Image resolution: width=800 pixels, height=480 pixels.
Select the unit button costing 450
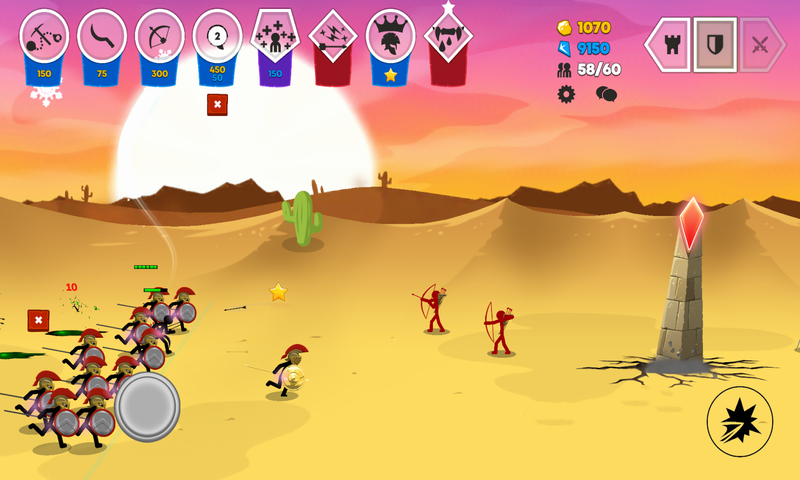(217, 37)
